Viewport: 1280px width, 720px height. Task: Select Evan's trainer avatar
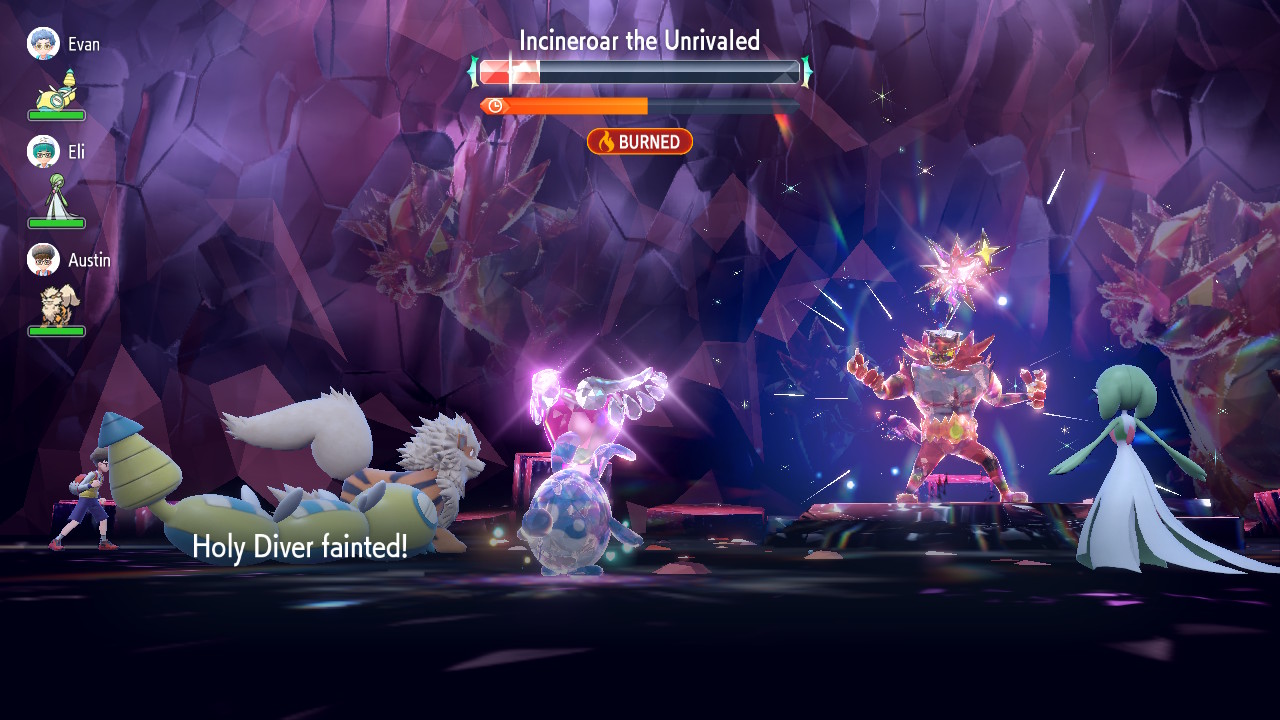click(43, 44)
